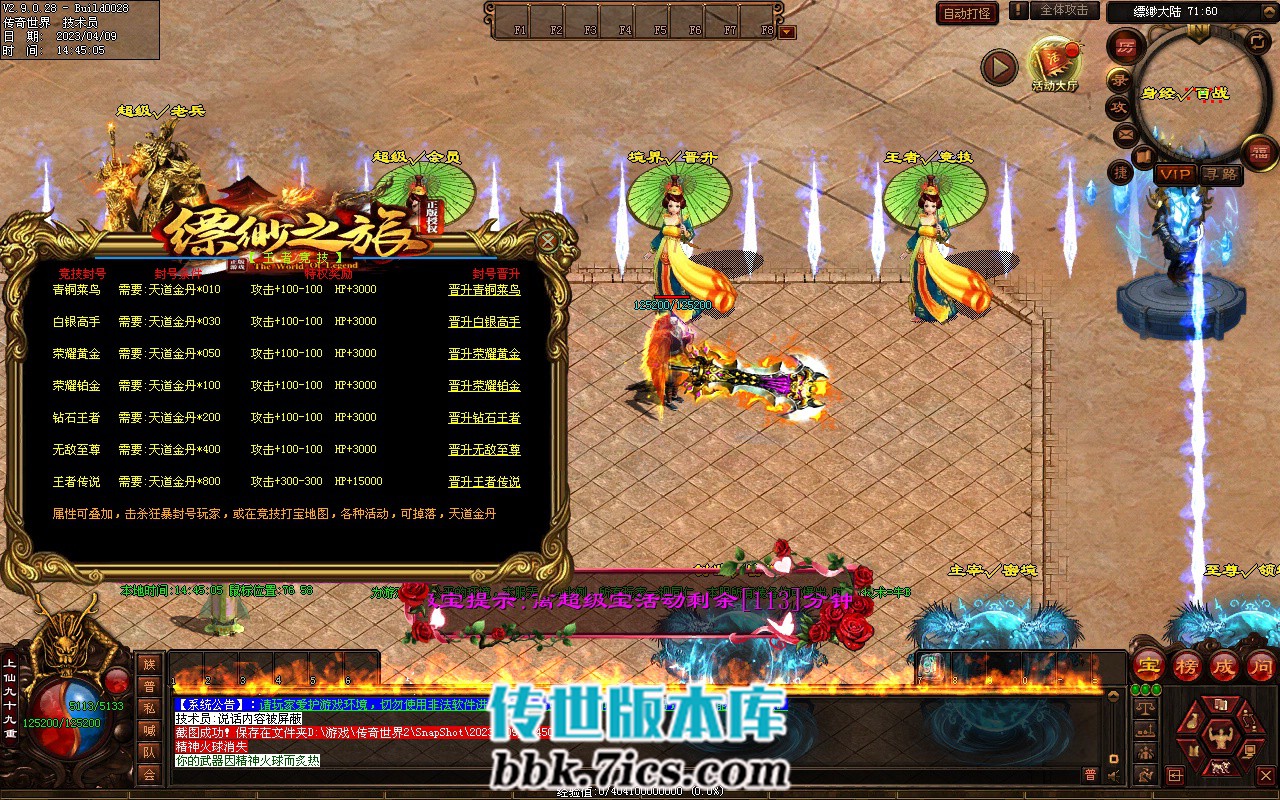Select the 晋升钻石王者 promotion link

point(484,418)
